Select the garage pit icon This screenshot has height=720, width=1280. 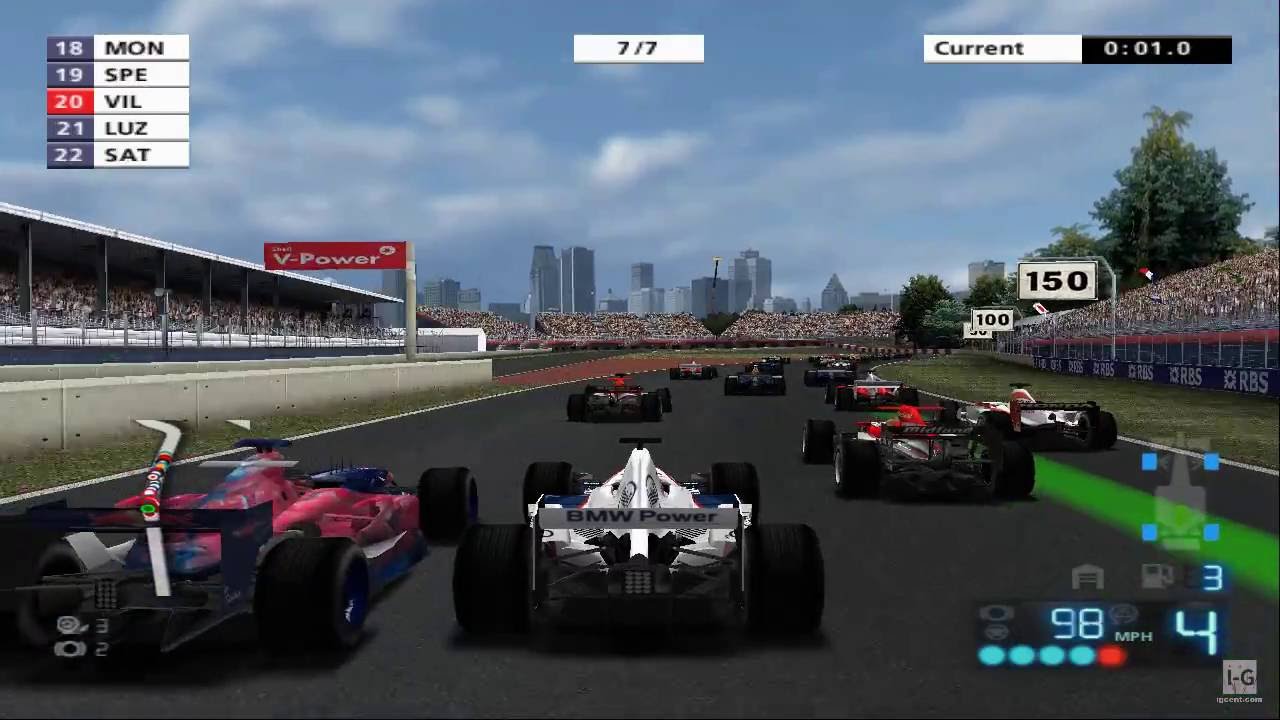1087,576
